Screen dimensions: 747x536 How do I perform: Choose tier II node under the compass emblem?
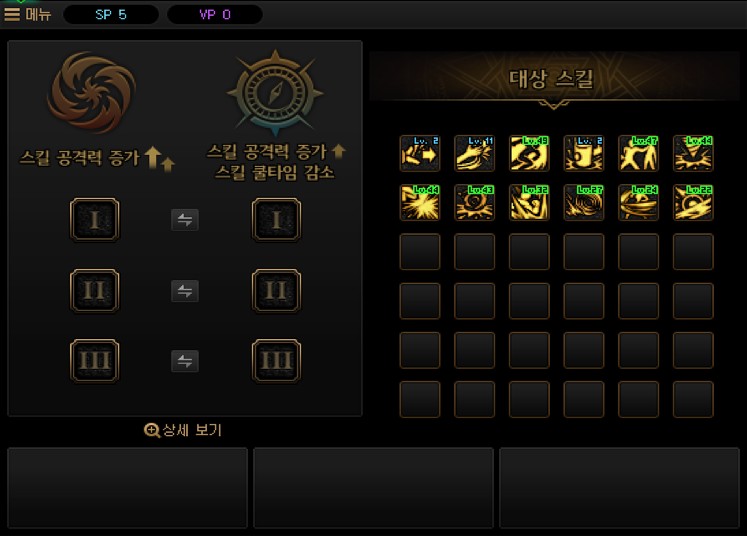[276, 291]
